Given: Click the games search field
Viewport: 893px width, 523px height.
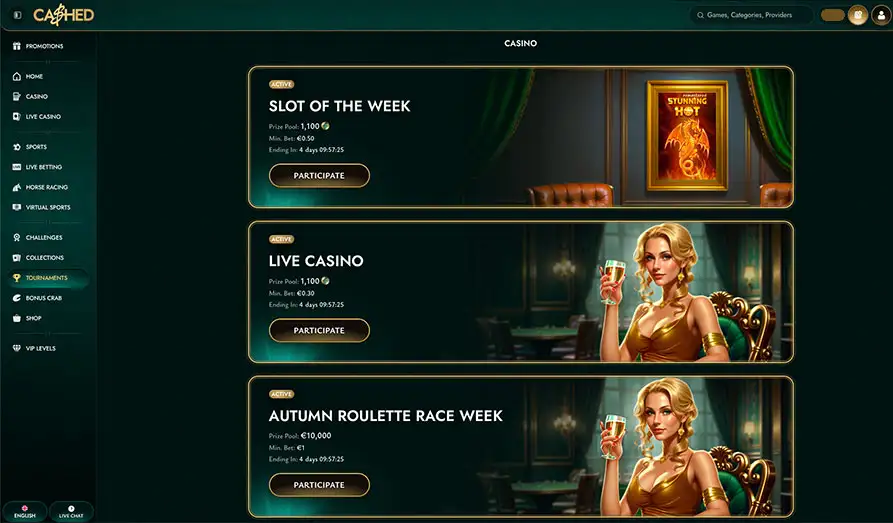Looking at the screenshot, I should click(x=751, y=15).
